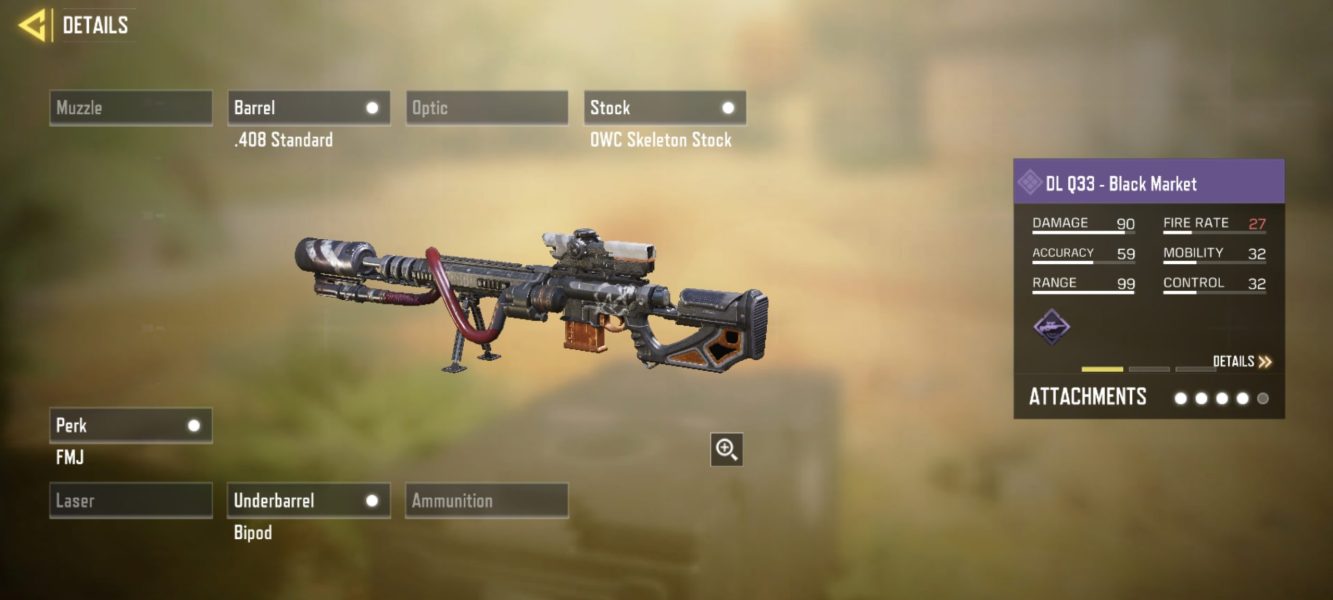Click the purple weapon perk diamond icon

[x=1051, y=327]
